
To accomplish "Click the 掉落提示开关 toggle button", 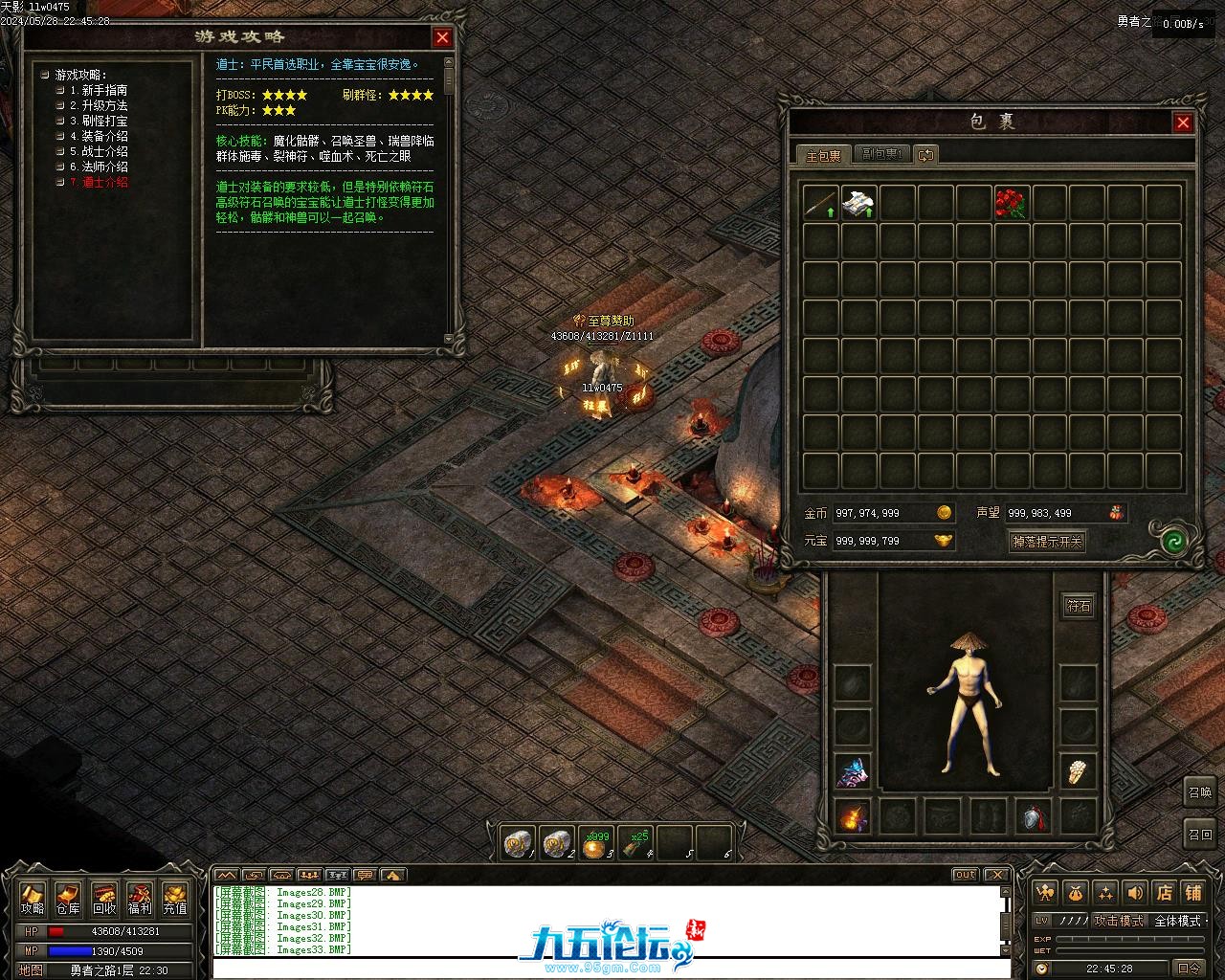I will tap(1047, 542).
